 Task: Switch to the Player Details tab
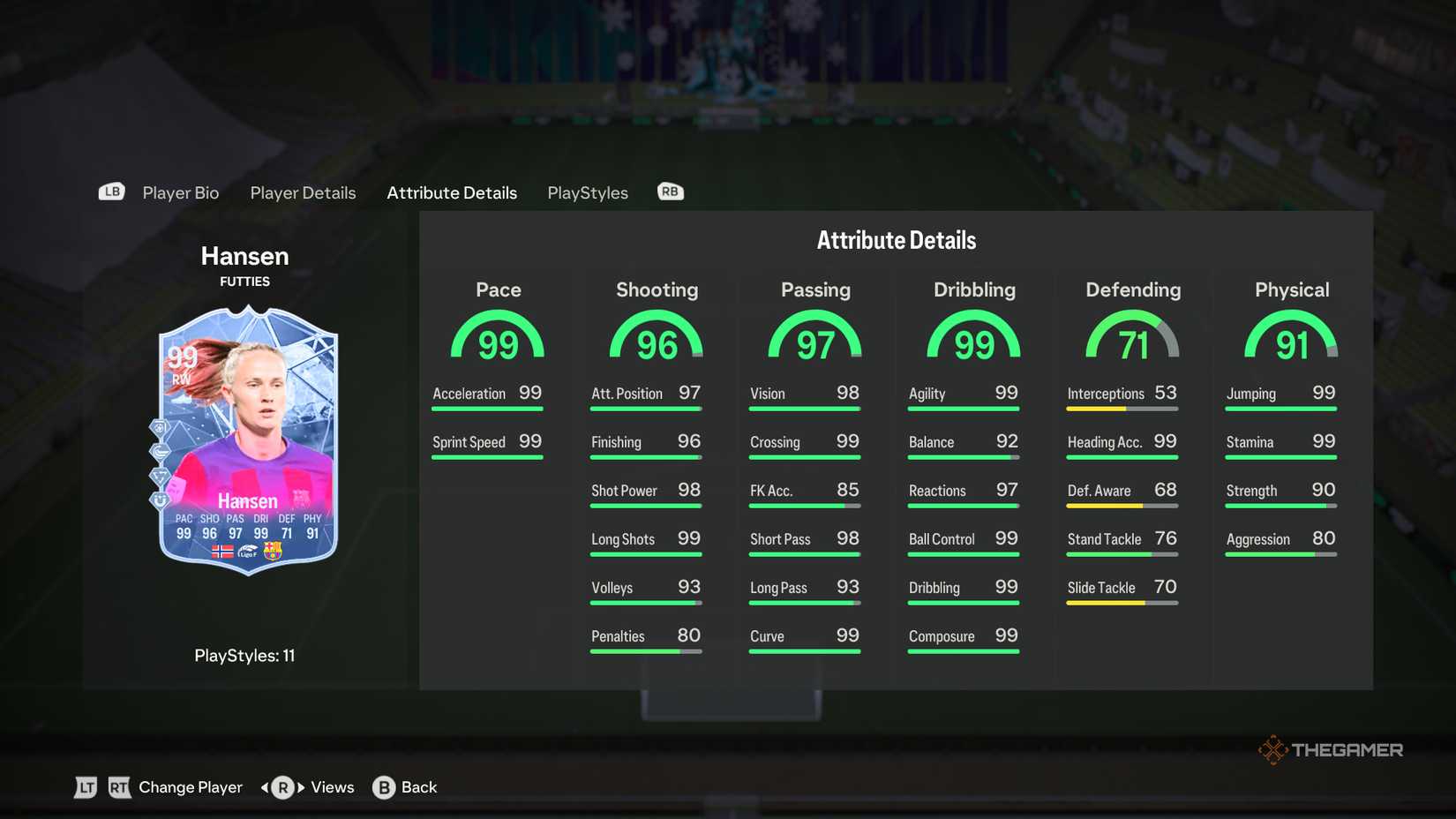click(303, 192)
